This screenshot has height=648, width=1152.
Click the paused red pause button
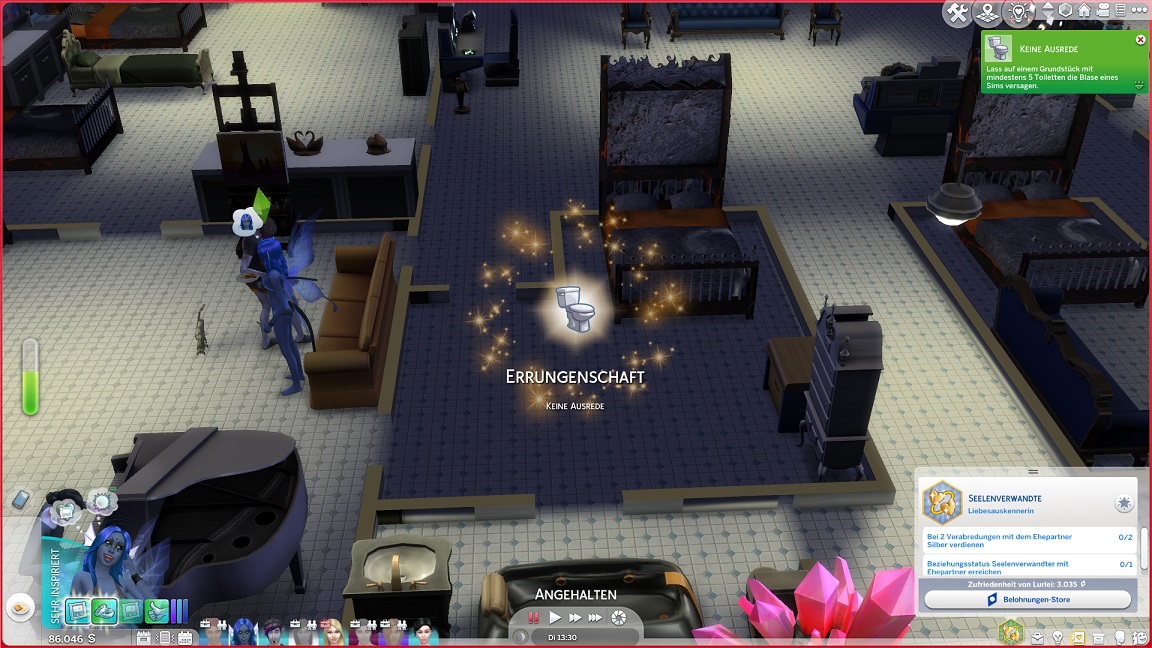click(534, 618)
